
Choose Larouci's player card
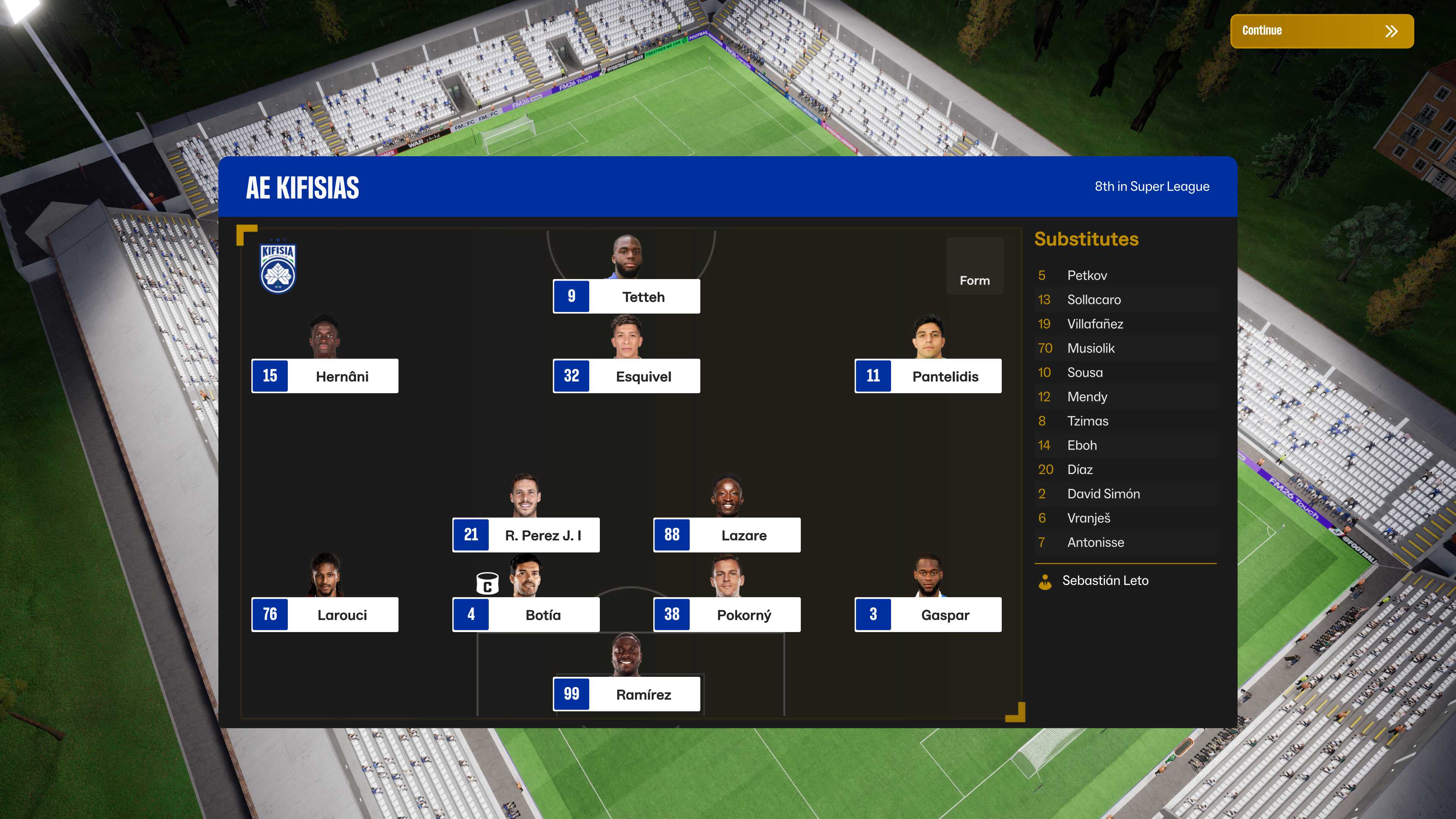pos(325,614)
